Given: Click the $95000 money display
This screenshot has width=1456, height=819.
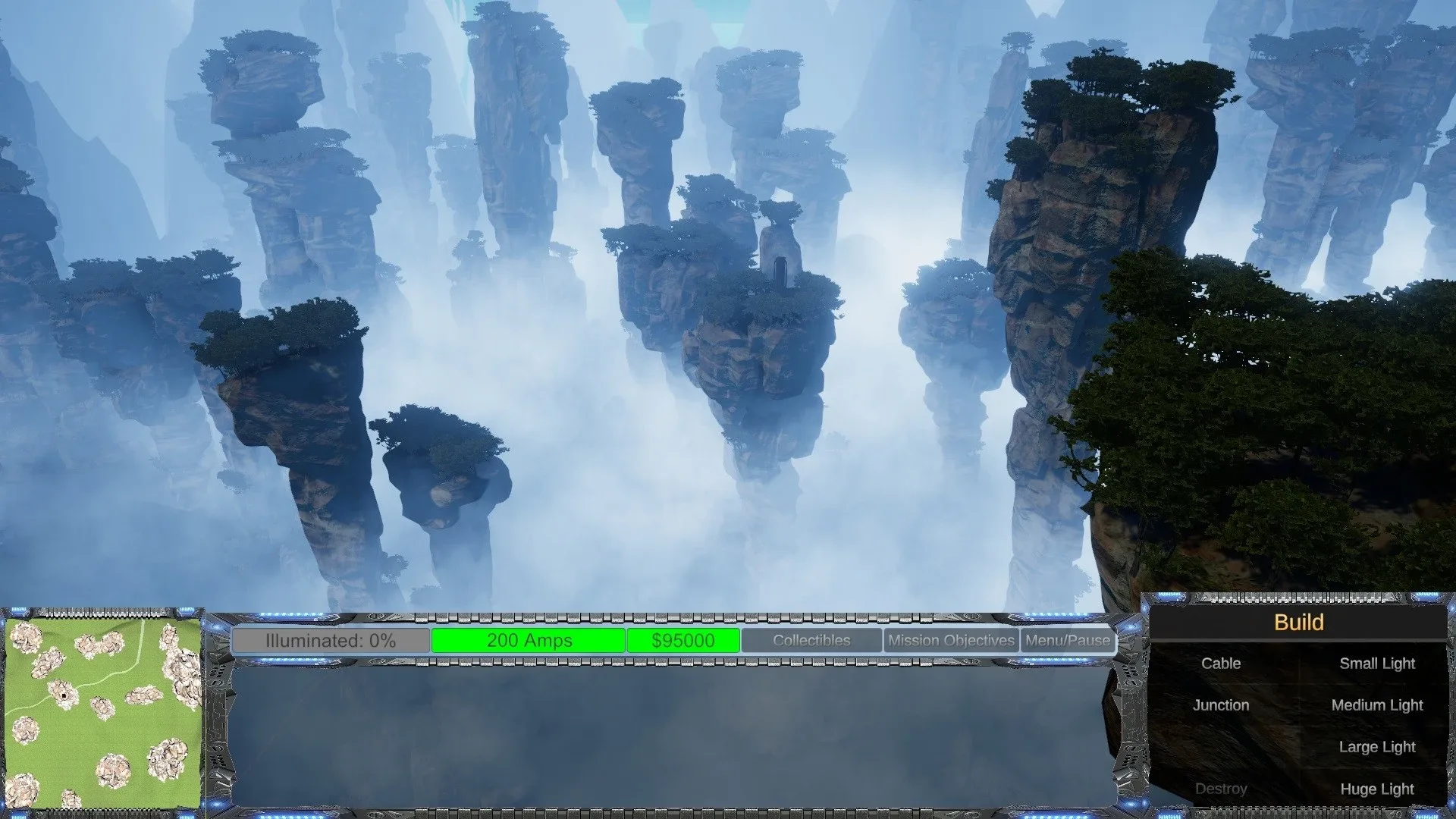Looking at the screenshot, I should pos(682,641).
